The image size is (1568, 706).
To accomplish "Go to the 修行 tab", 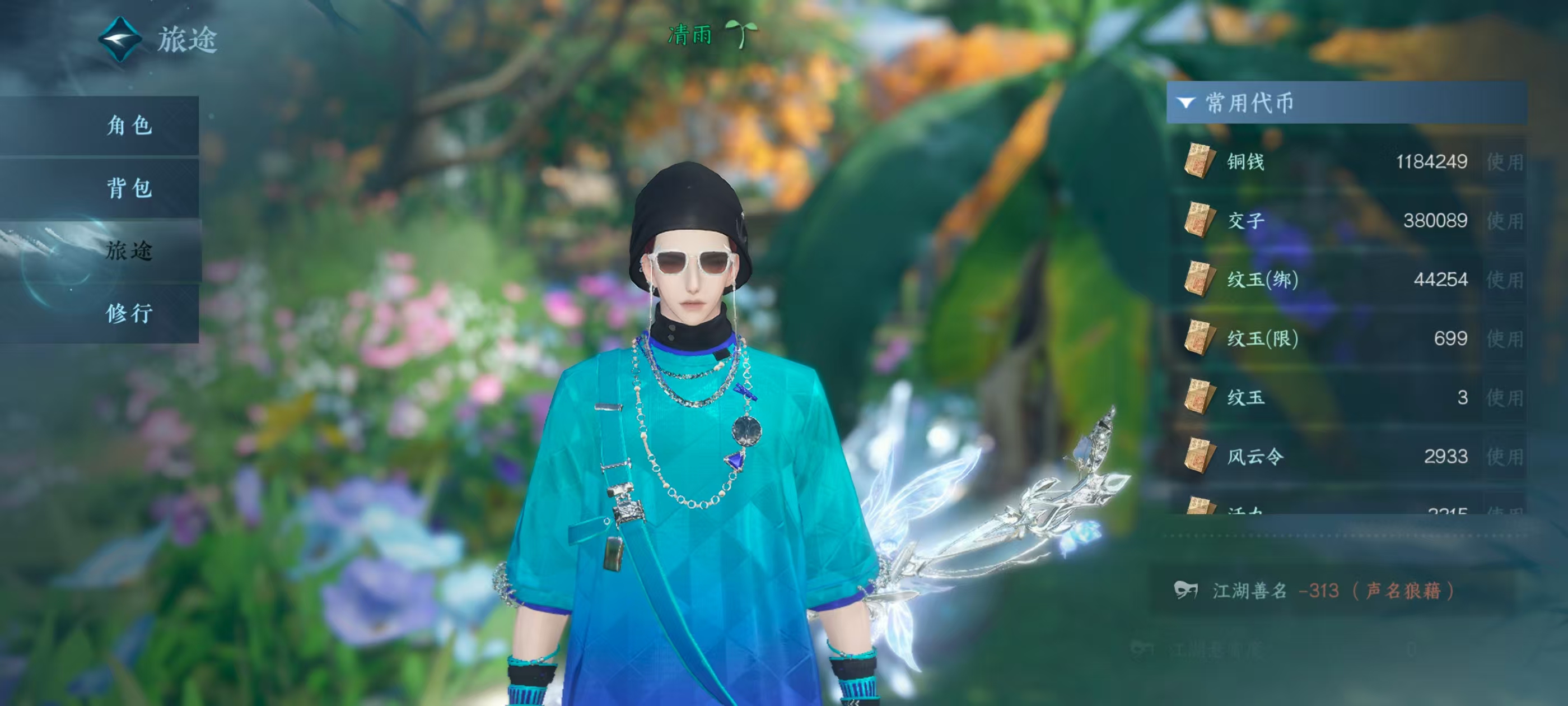I will 128,313.
